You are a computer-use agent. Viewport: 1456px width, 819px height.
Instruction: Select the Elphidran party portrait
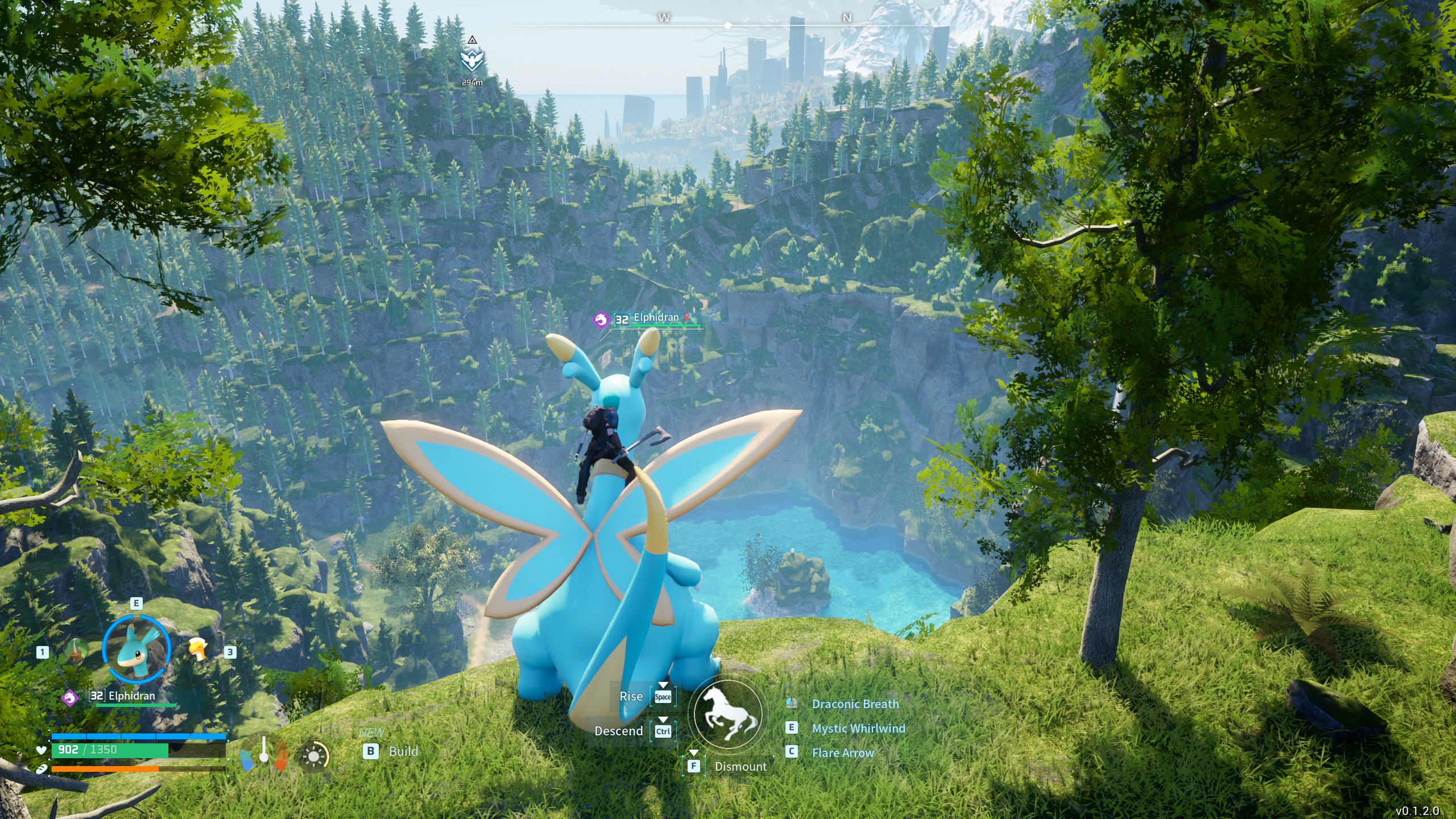[x=136, y=649]
